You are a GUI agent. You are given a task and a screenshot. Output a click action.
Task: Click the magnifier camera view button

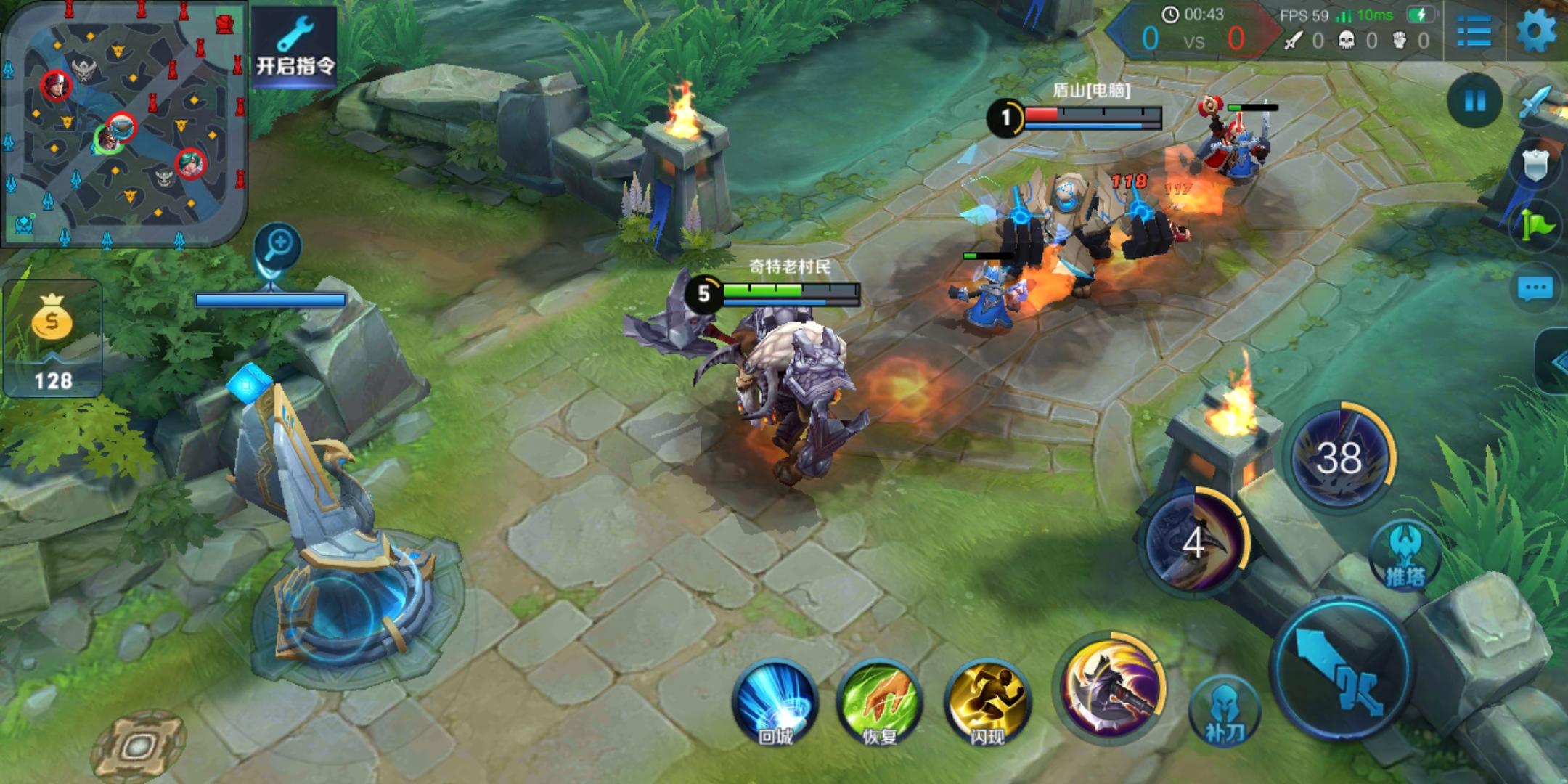278,245
